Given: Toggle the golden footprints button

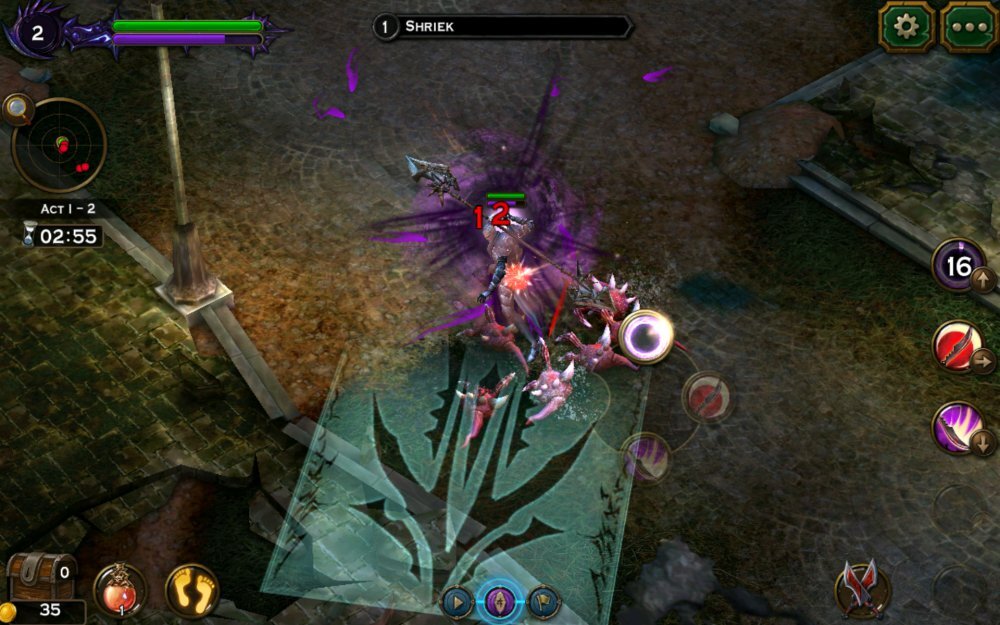Looking at the screenshot, I should 192,590.
